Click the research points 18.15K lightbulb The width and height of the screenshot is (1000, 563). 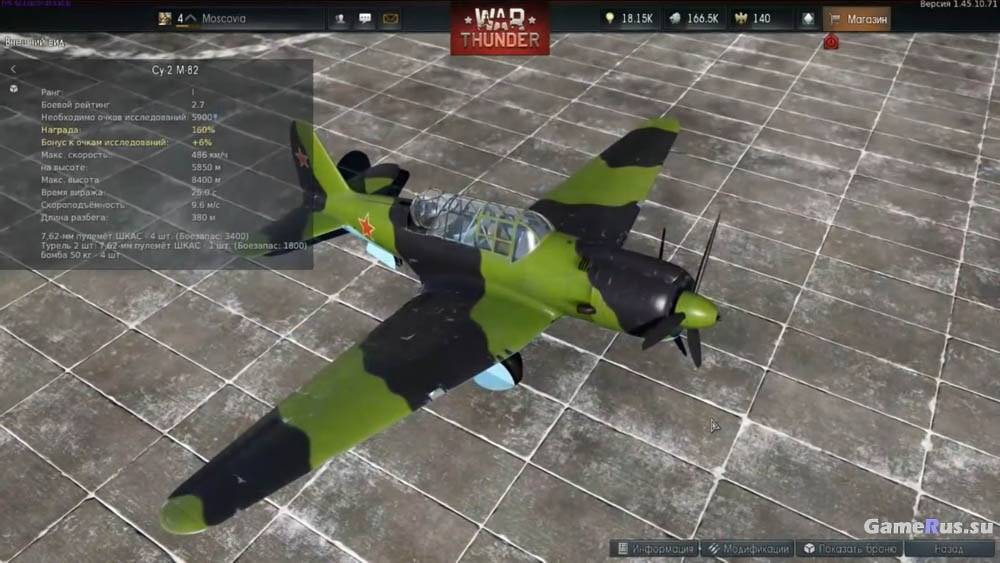tap(628, 18)
